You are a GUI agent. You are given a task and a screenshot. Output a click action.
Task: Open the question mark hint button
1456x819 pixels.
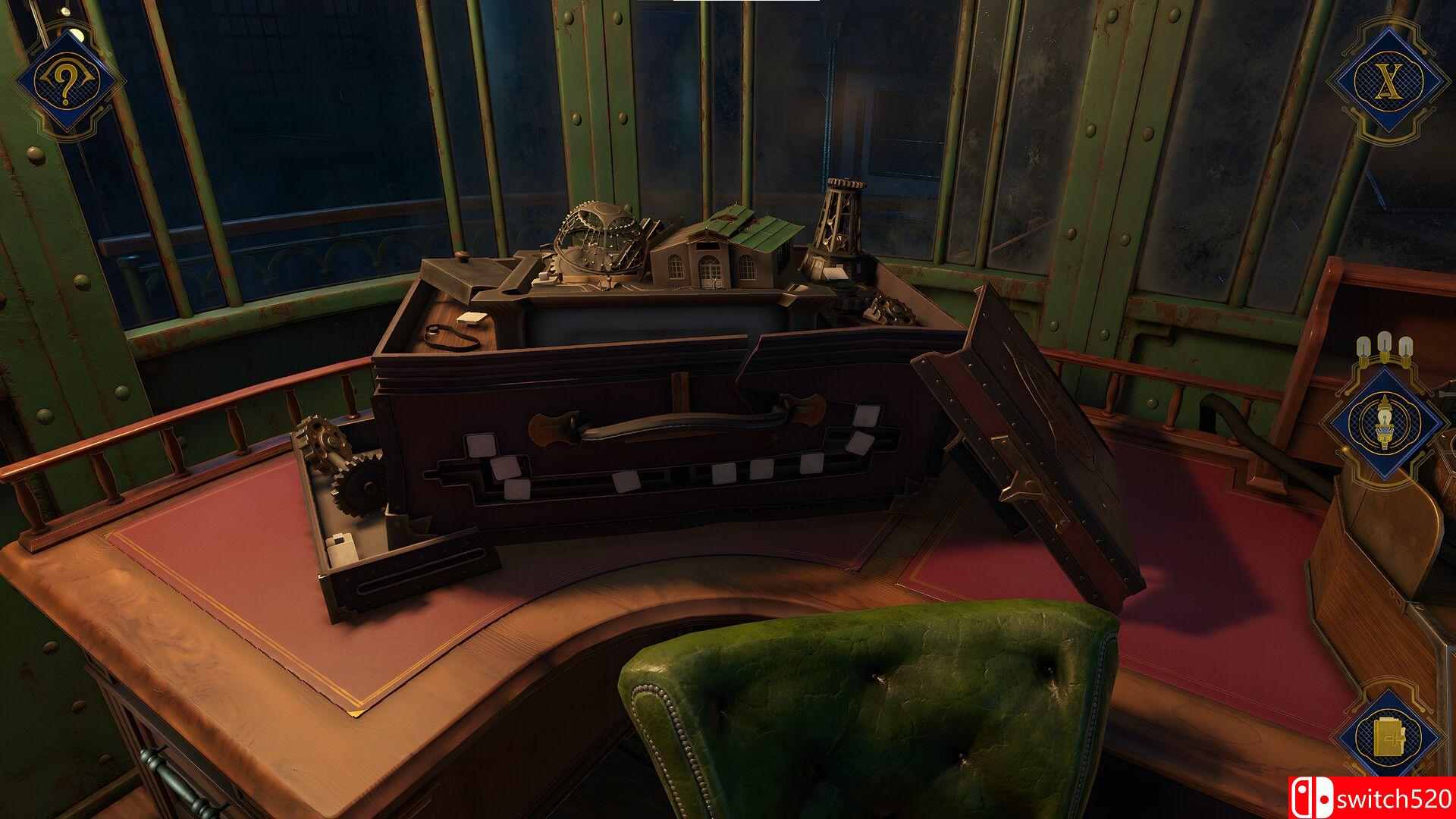pyautogui.click(x=67, y=83)
